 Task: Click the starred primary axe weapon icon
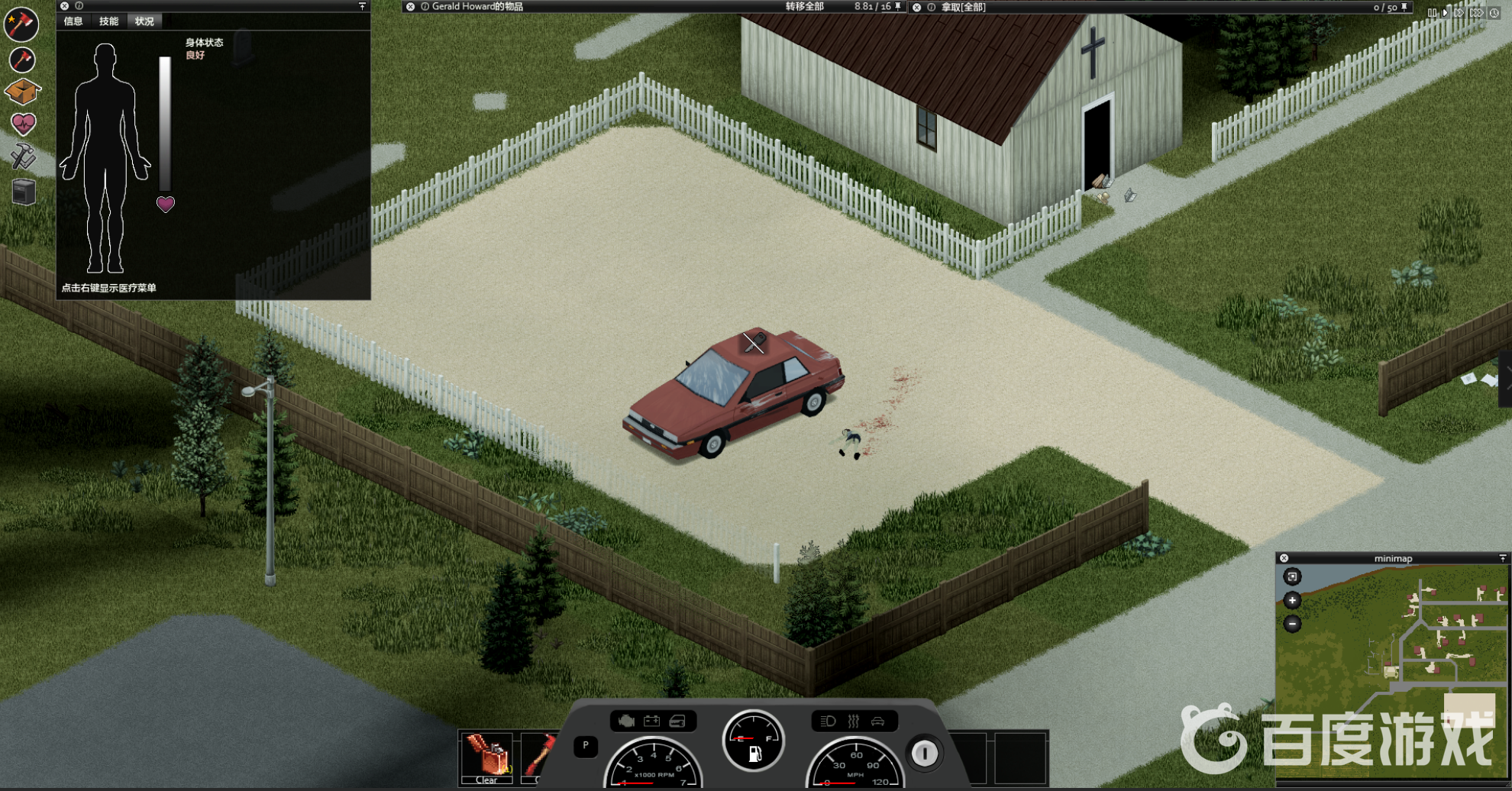21,24
